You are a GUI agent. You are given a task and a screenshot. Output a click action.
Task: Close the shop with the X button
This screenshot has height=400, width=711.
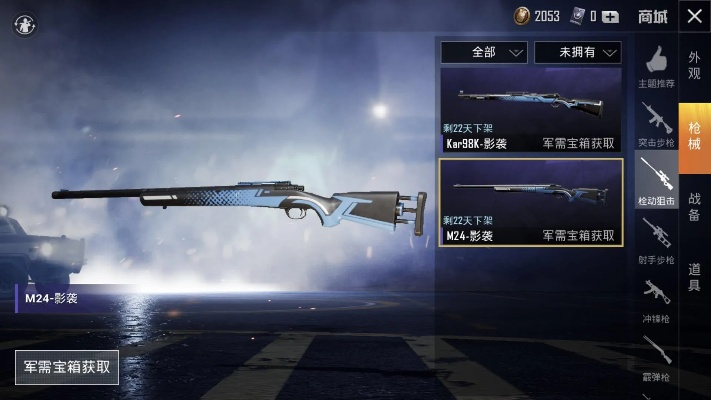pos(694,16)
